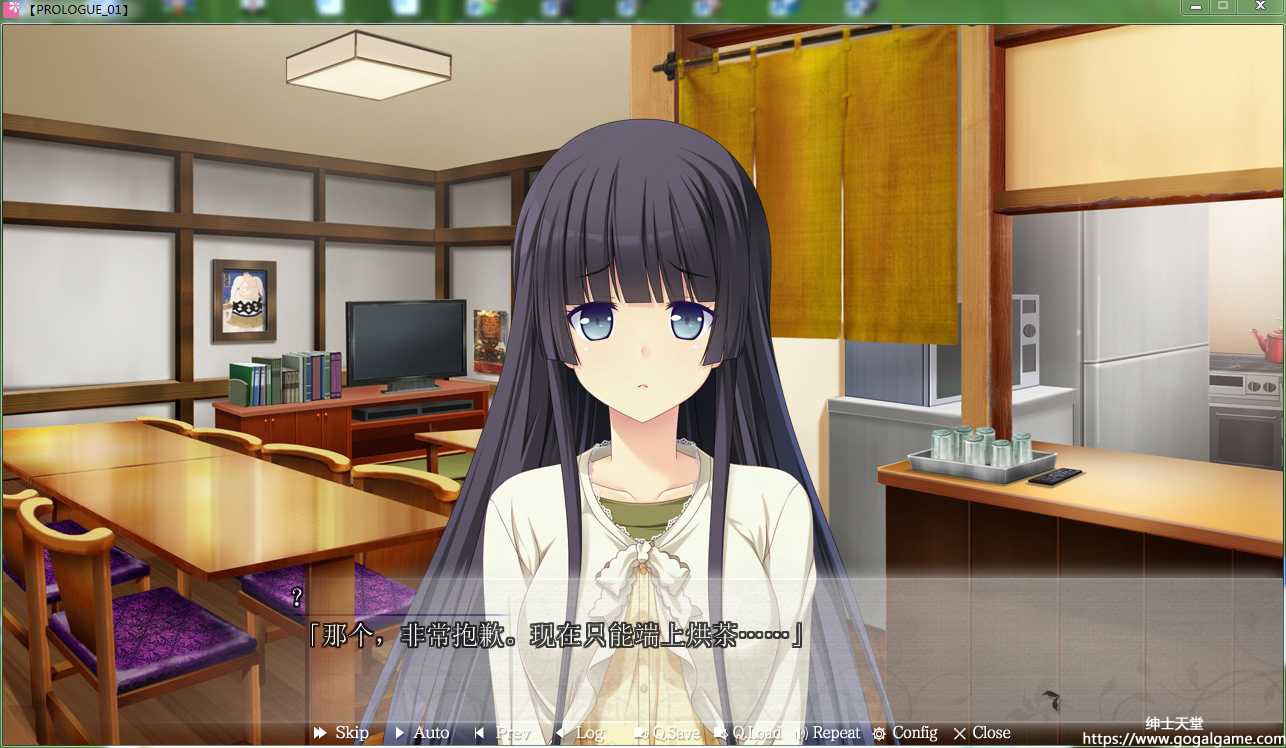
Task: Close the dialogue text box
Action: point(982,733)
